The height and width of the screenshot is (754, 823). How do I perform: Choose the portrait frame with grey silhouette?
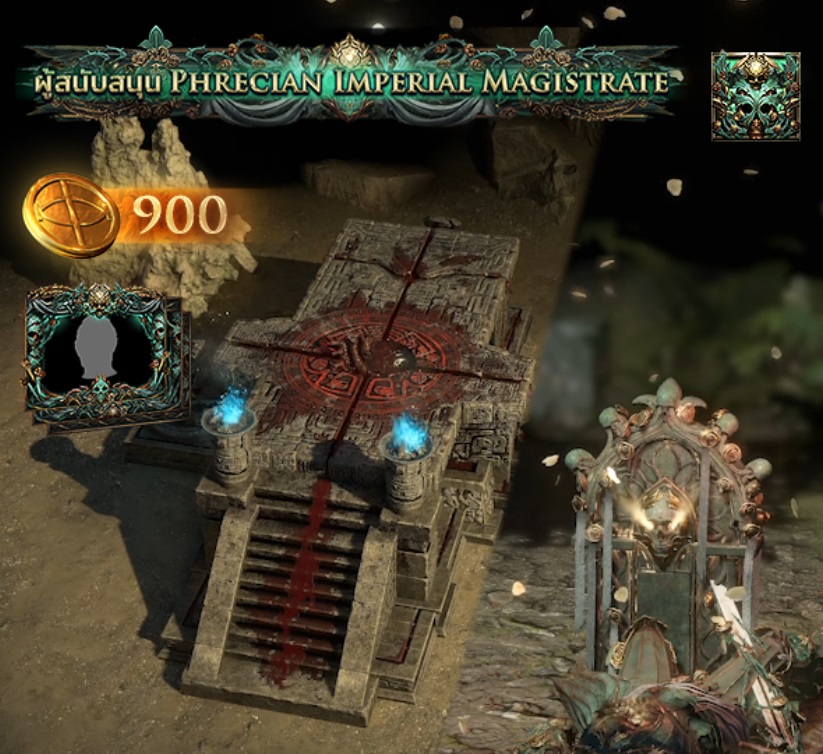coord(103,354)
